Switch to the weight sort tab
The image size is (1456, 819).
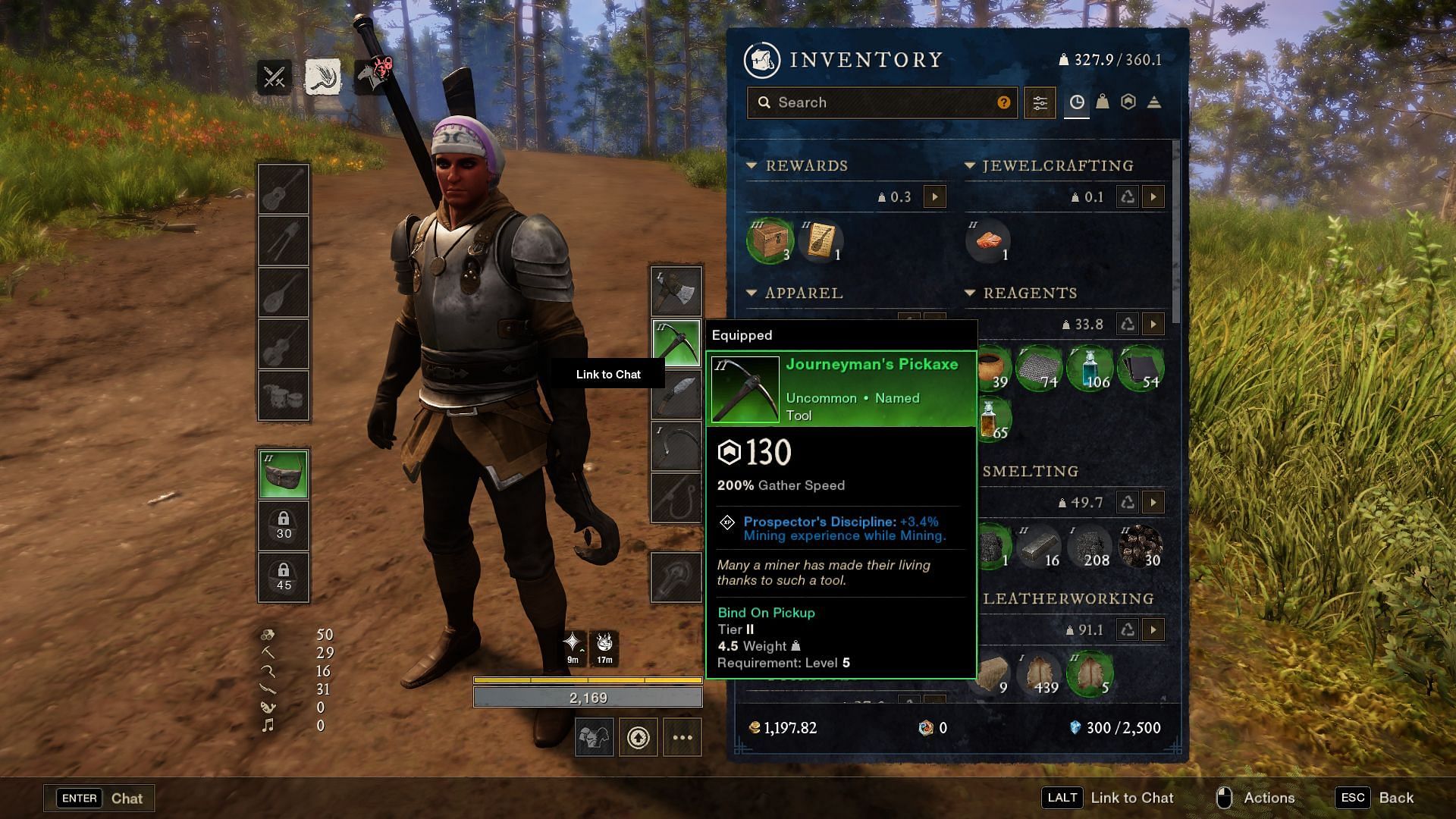pos(1103,102)
